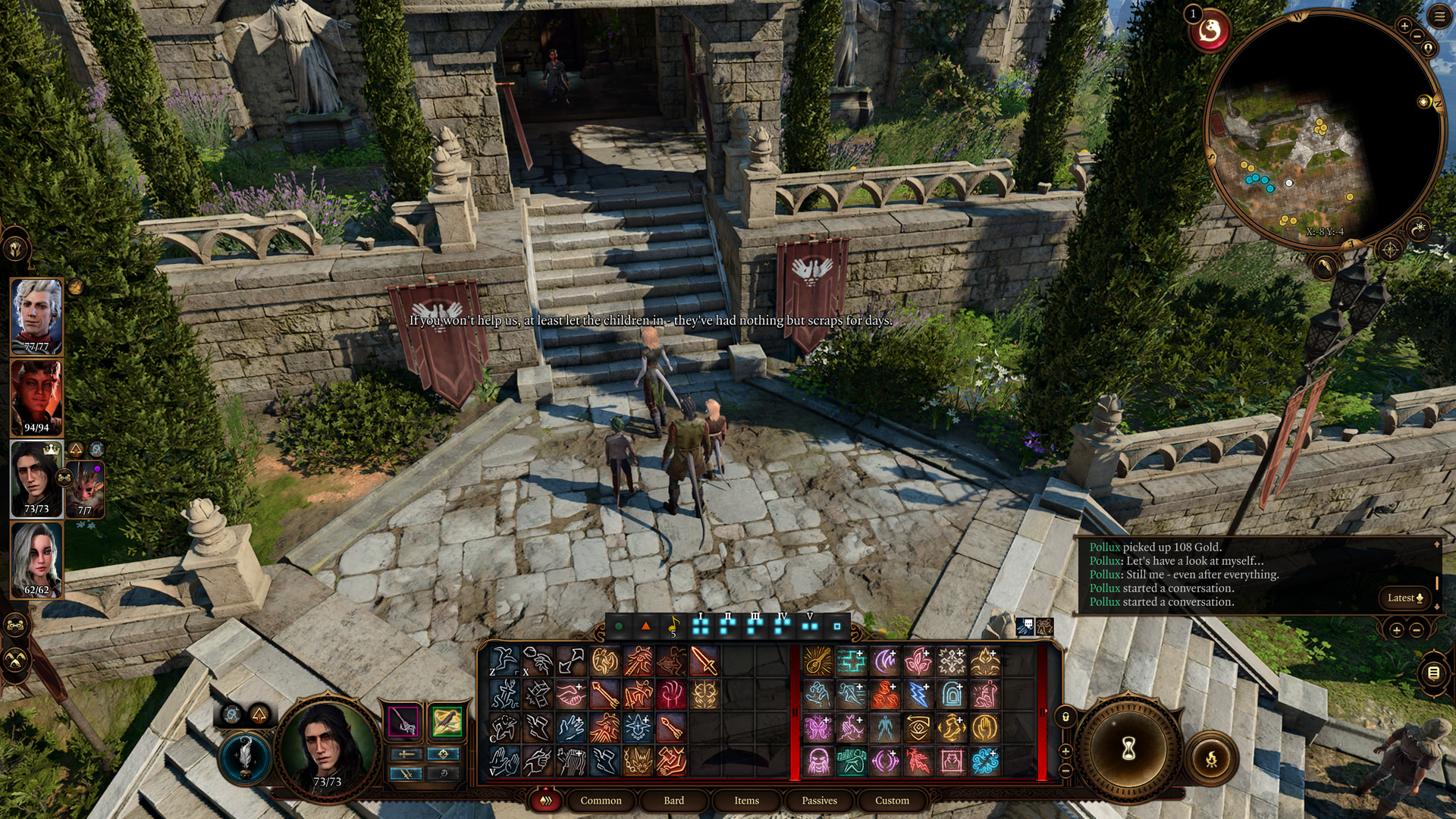1456x819 pixels.
Task: Select the white-haired elf party portrait
Action: coord(36,316)
